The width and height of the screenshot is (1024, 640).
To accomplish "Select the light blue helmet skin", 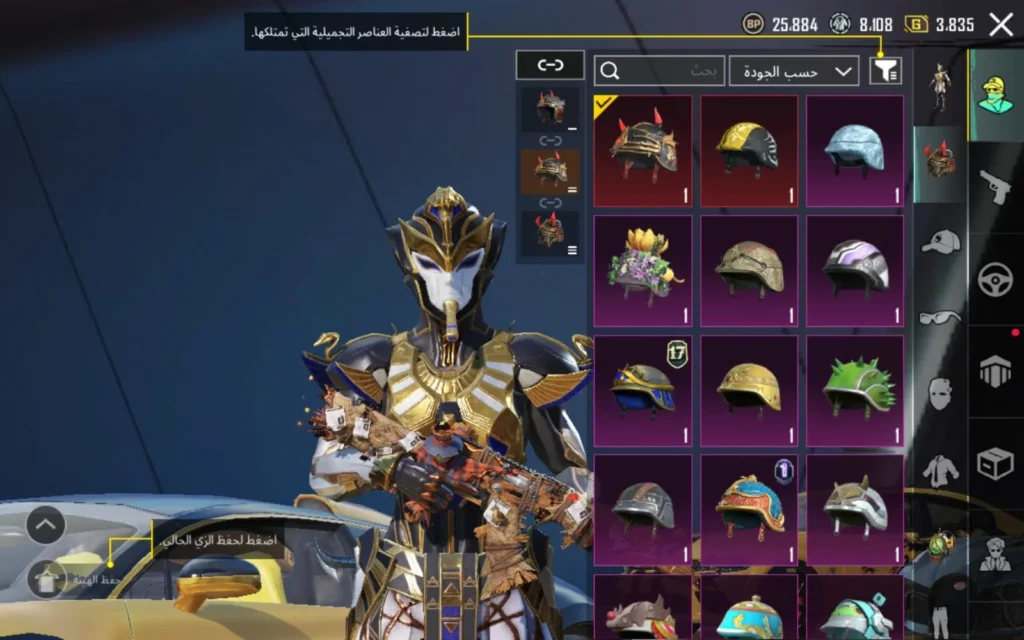I will coord(855,150).
